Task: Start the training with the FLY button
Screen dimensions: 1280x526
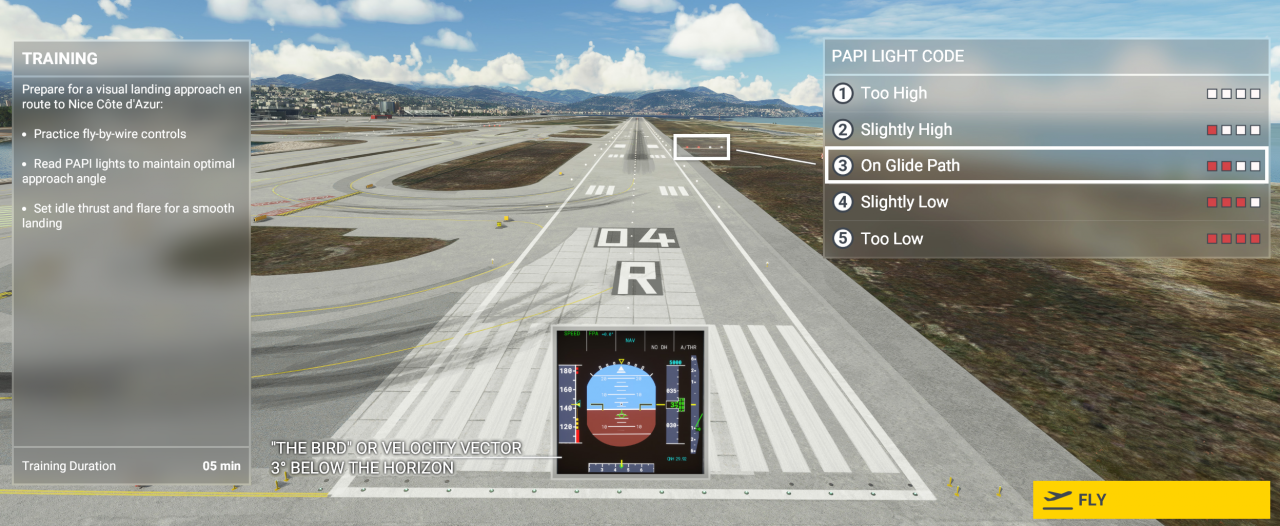Action: coord(1150,500)
